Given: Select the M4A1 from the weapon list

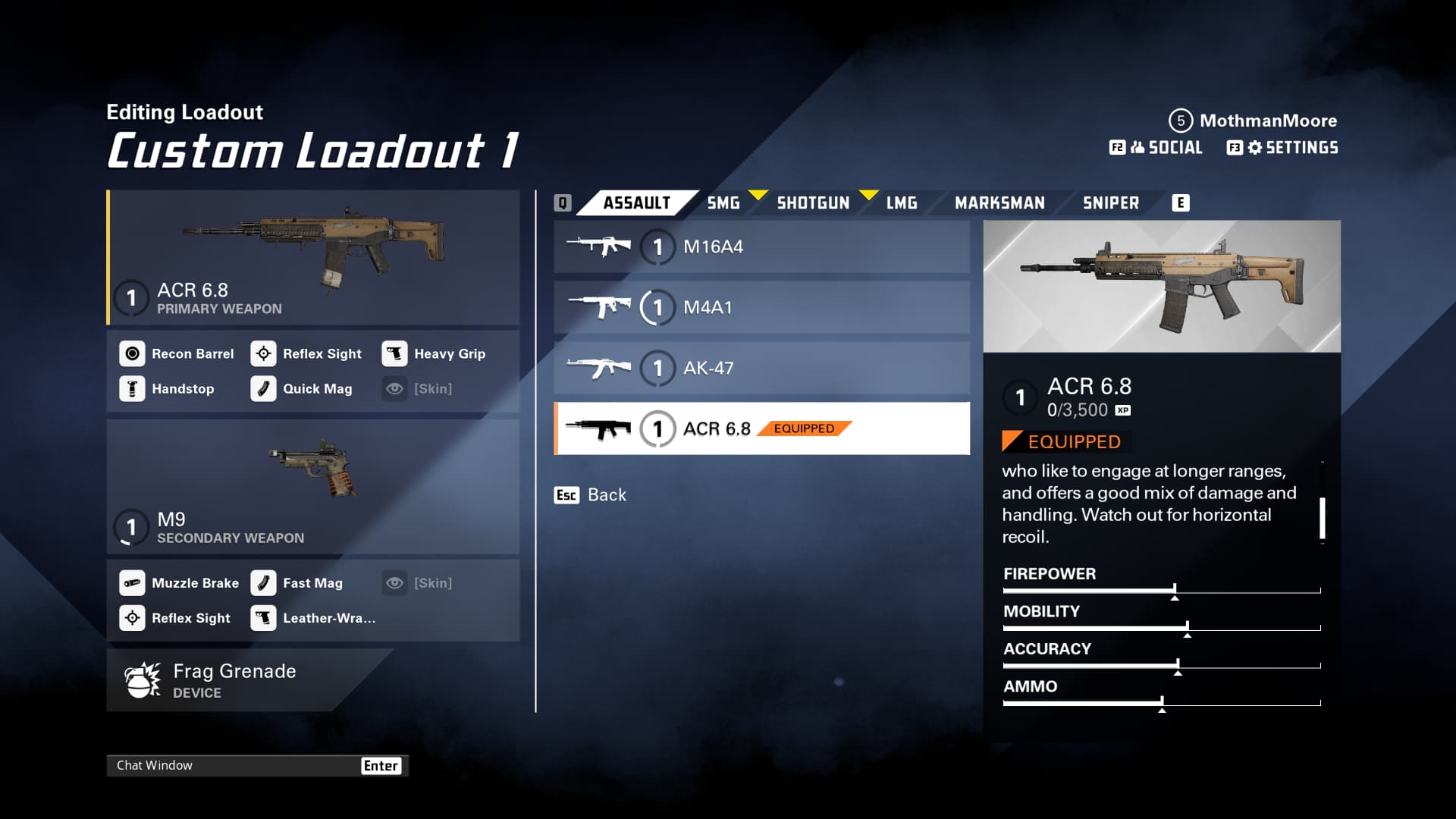Looking at the screenshot, I should pyautogui.click(x=761, y=308).
